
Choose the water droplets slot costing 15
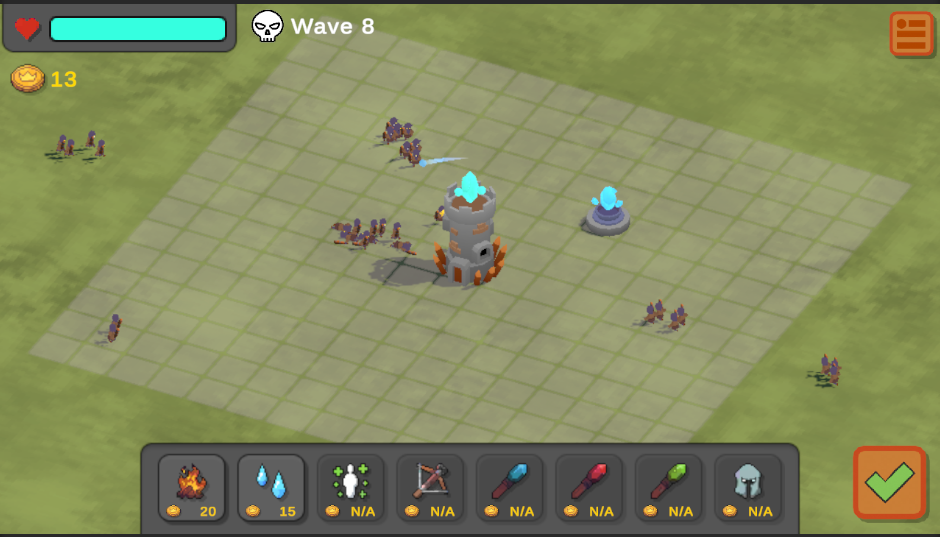pos(271,488)
